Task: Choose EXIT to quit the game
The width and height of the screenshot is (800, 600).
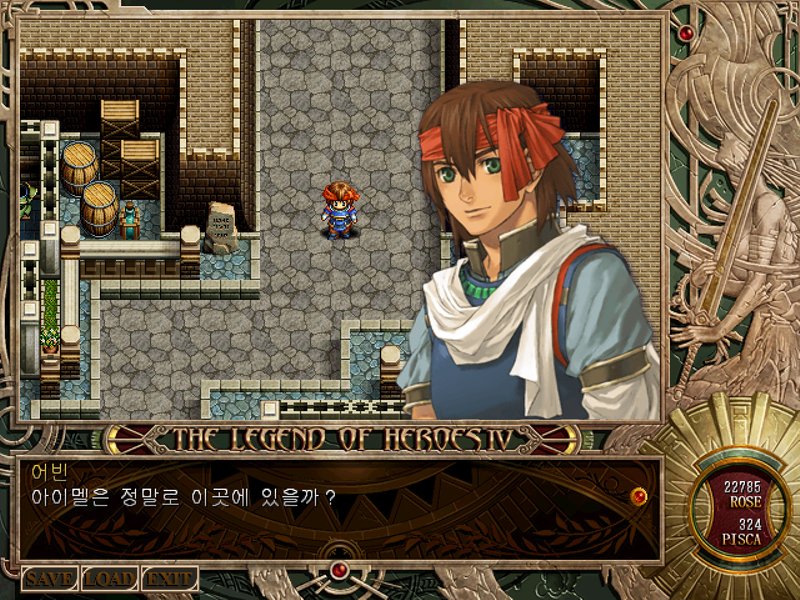Action: click(x=169, y=579)
